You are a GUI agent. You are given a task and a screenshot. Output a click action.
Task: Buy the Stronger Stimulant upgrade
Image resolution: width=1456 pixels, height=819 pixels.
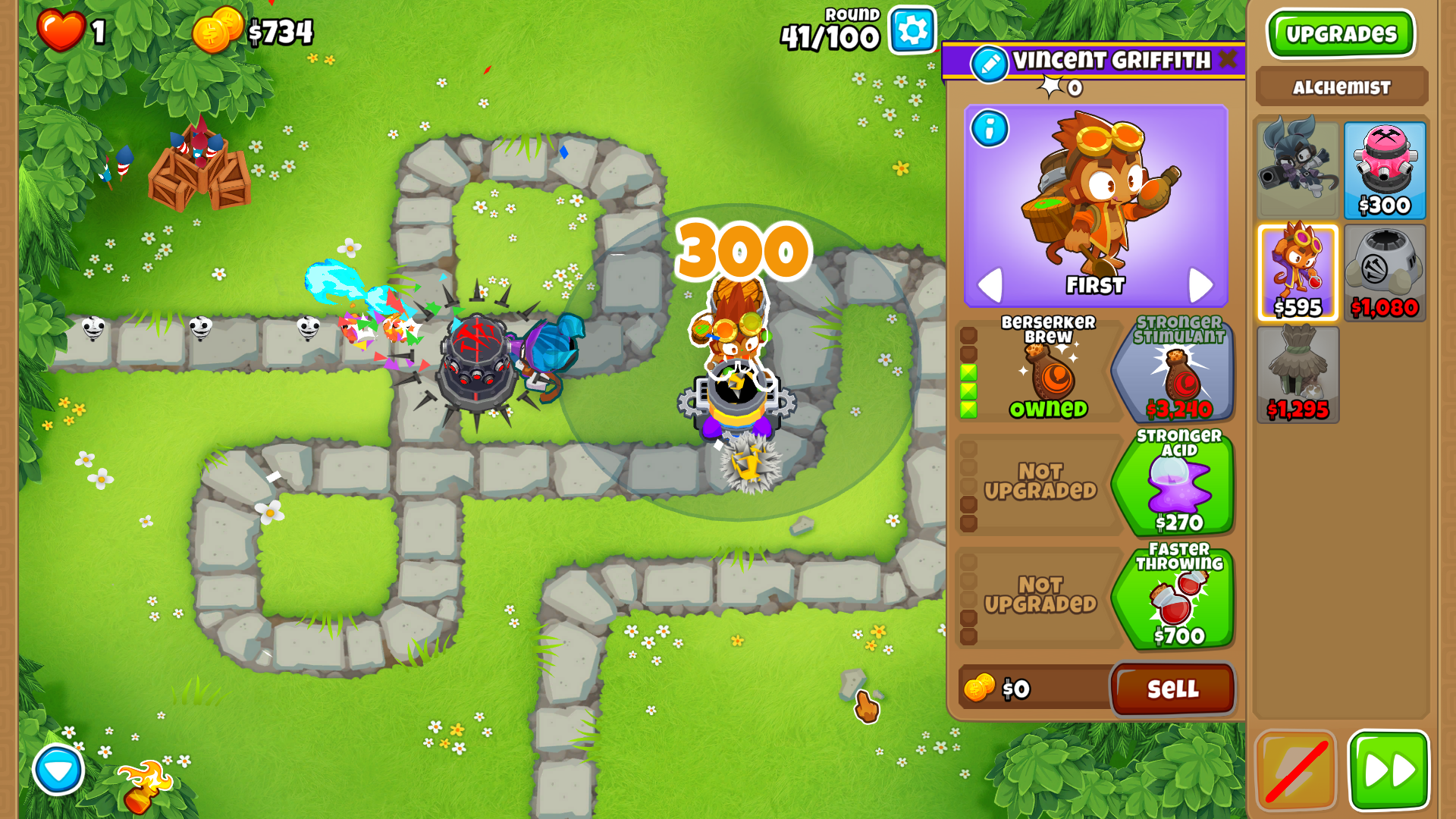pyautogui.click(x=1177, y=369)
